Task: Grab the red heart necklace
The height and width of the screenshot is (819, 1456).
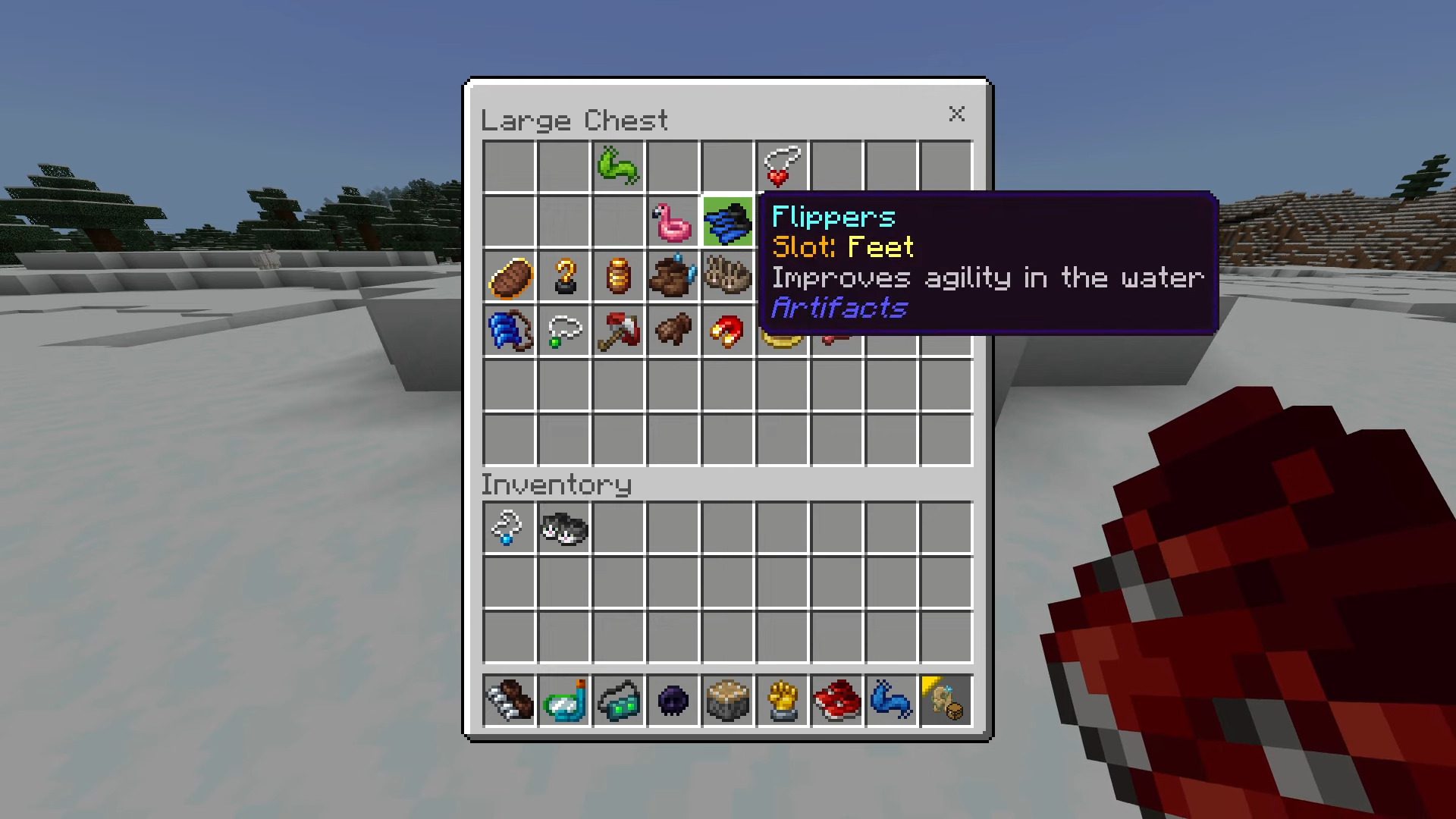Action: pyautogui.click(x=782, y=166)
